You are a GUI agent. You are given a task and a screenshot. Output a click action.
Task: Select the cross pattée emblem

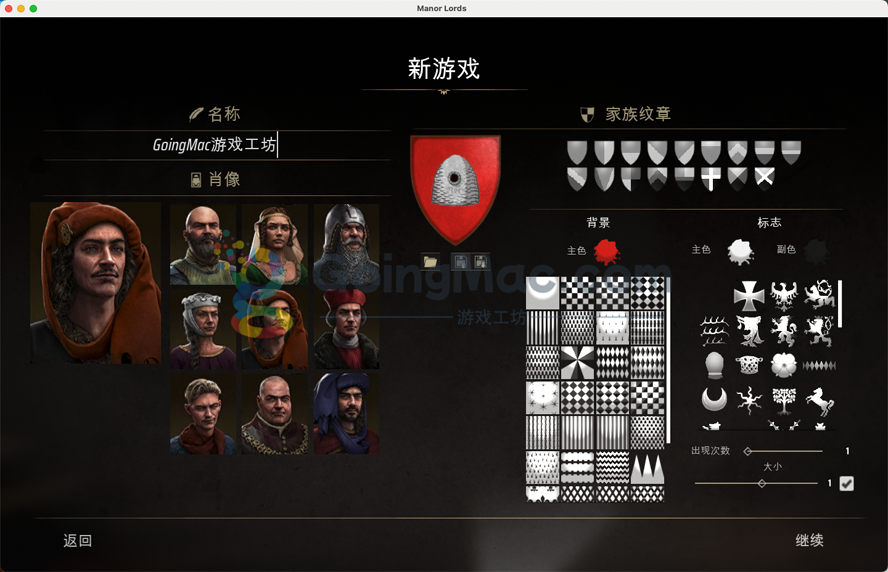click(x=749, y=294)
